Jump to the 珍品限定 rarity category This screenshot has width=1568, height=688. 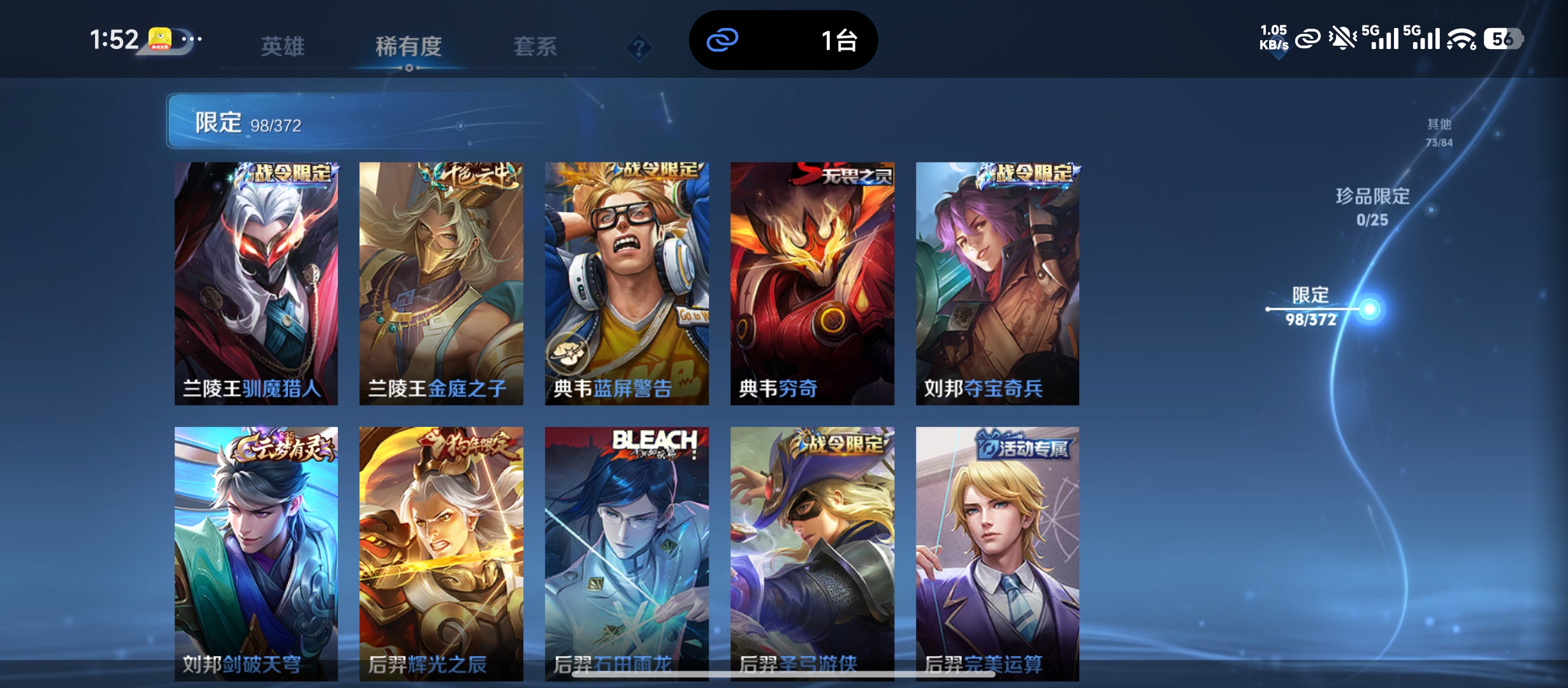pos(1372,206)
